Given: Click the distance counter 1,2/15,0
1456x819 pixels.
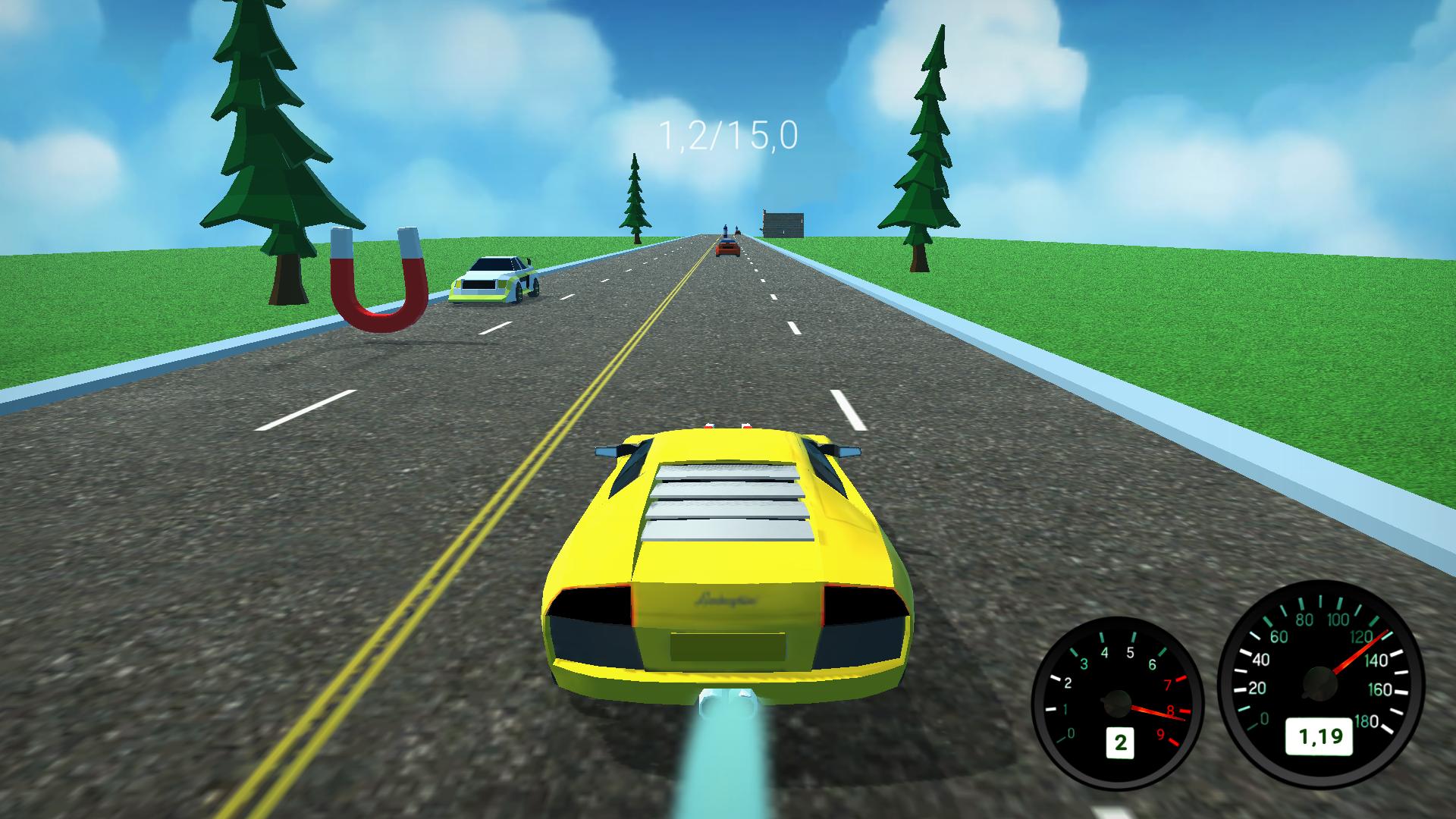Looking at the screenshot, I should [726, 135].
